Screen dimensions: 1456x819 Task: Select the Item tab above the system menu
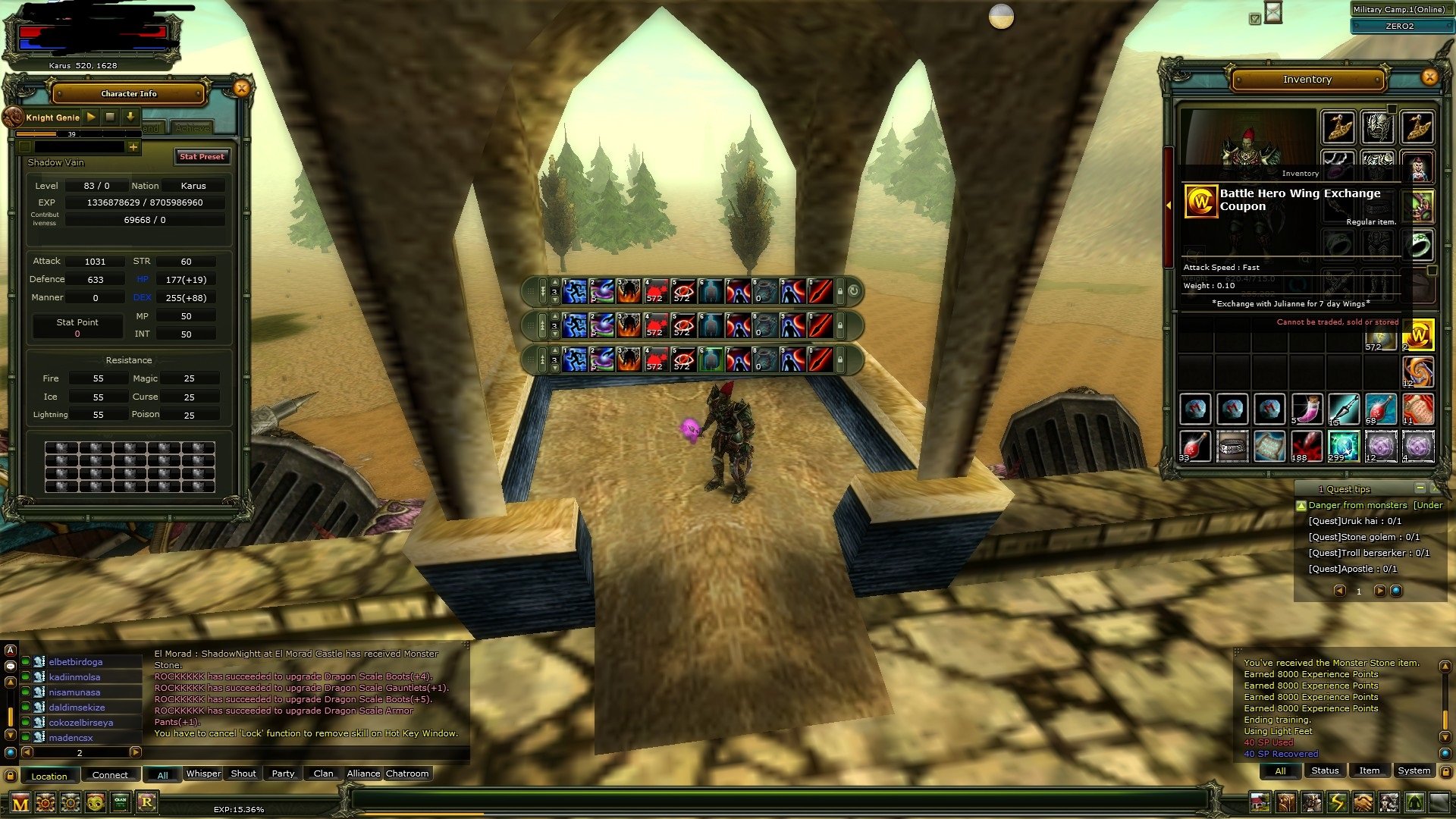click(x=1369, y=770)
